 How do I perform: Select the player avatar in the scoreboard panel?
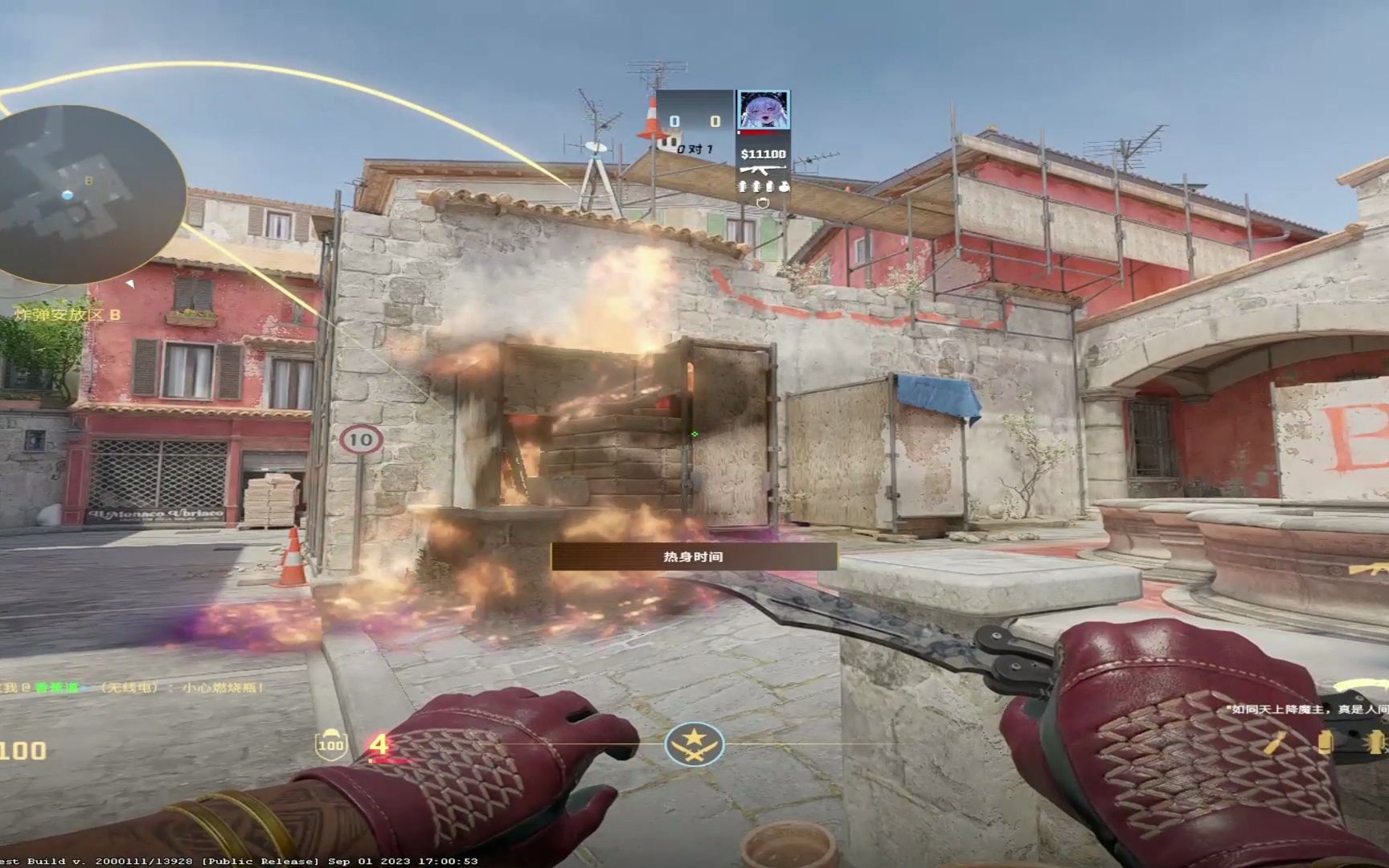pyautogui.click(x=762, y=110)
